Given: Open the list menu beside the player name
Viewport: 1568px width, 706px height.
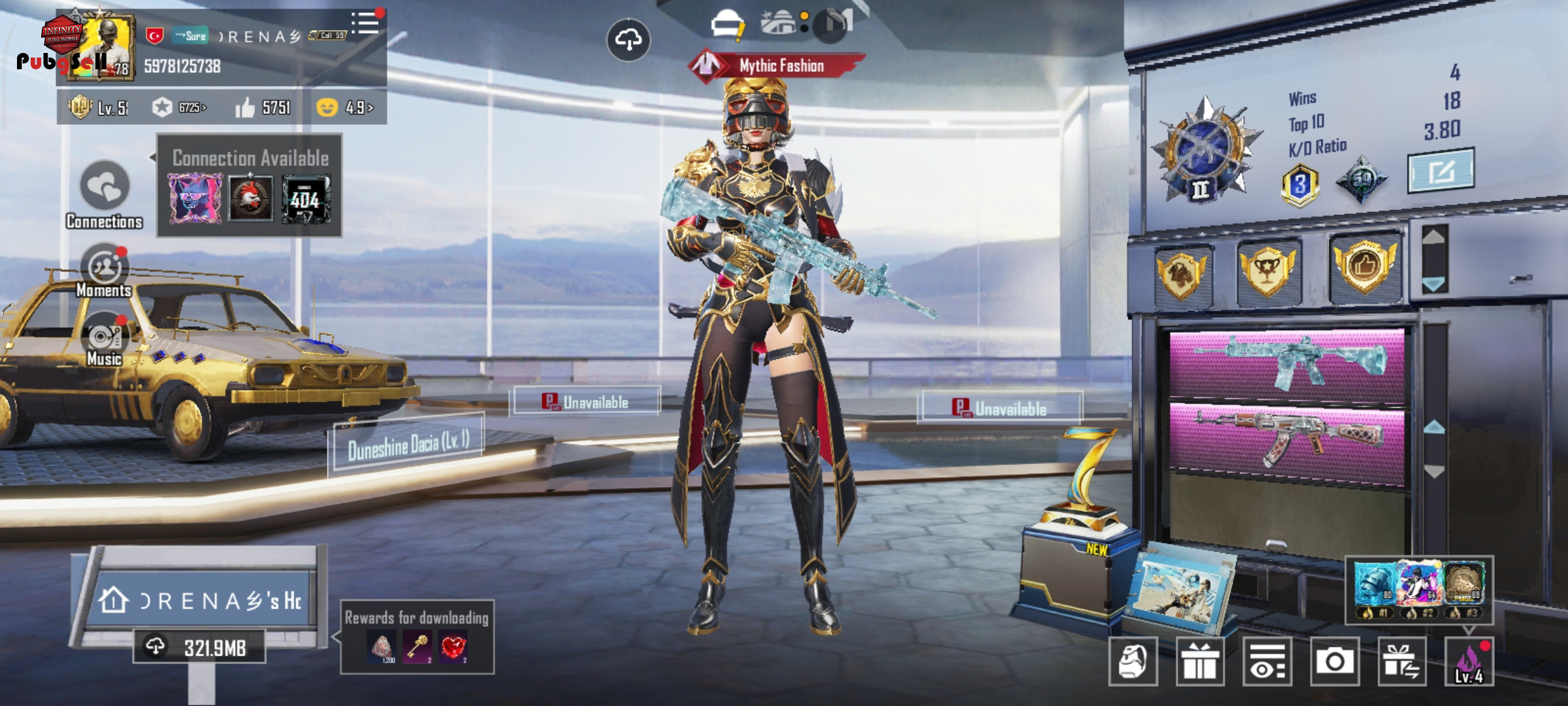Looking at the screenshot, I should 365,24.
